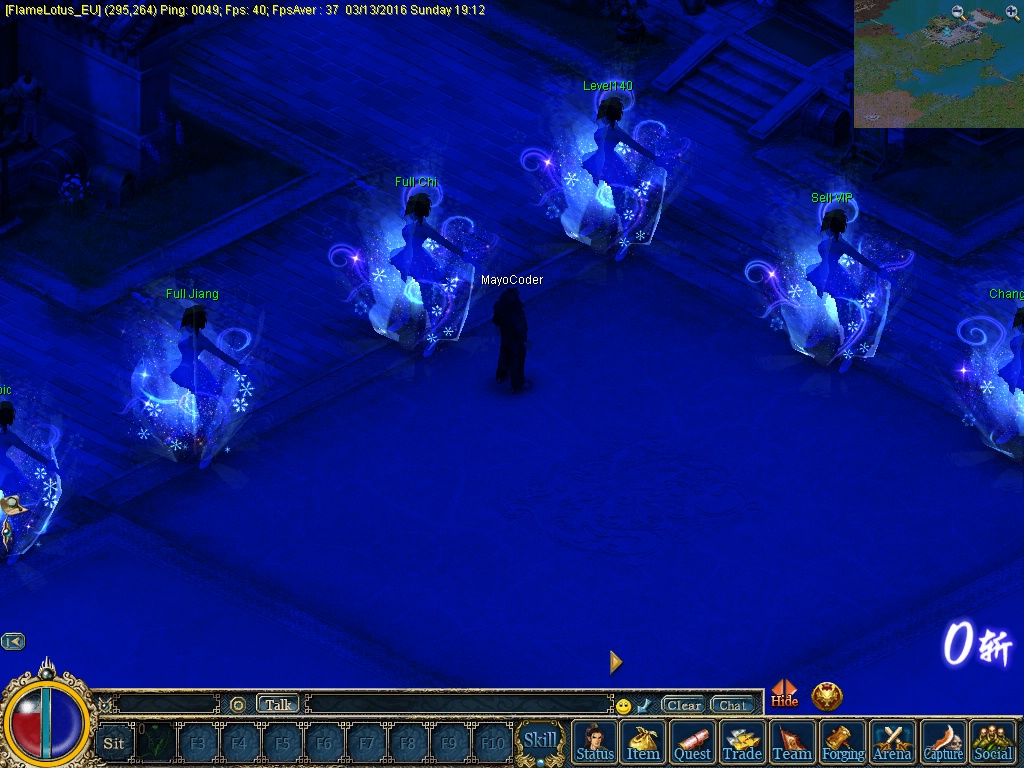Hide the interface with the Hide button
The width and height of the screenshot is (1024, 768).
785,694
